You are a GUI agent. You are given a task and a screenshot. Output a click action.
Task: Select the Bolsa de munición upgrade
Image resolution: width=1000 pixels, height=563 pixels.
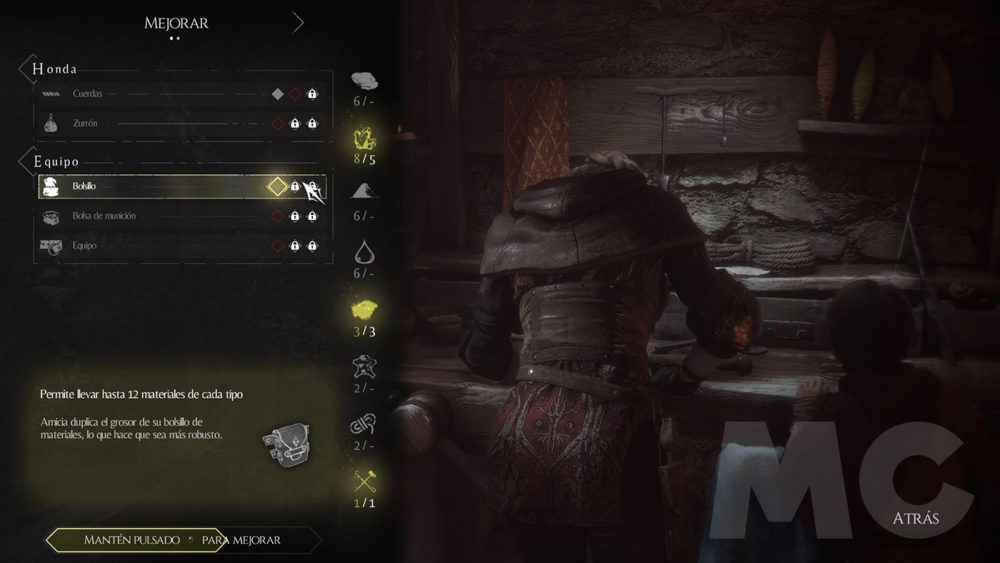click(180, 216)
